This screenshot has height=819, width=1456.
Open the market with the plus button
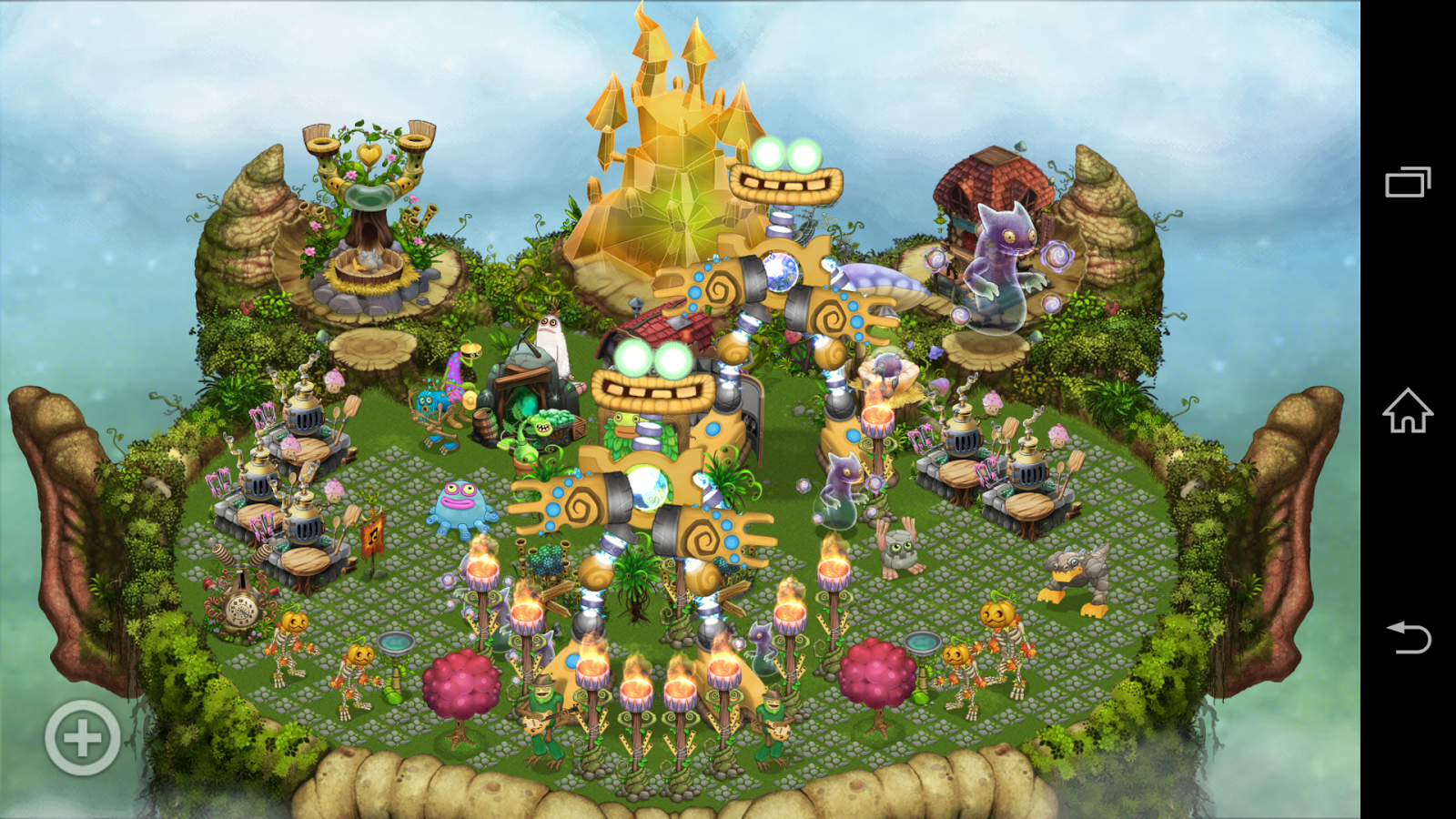tap(80, 738)
